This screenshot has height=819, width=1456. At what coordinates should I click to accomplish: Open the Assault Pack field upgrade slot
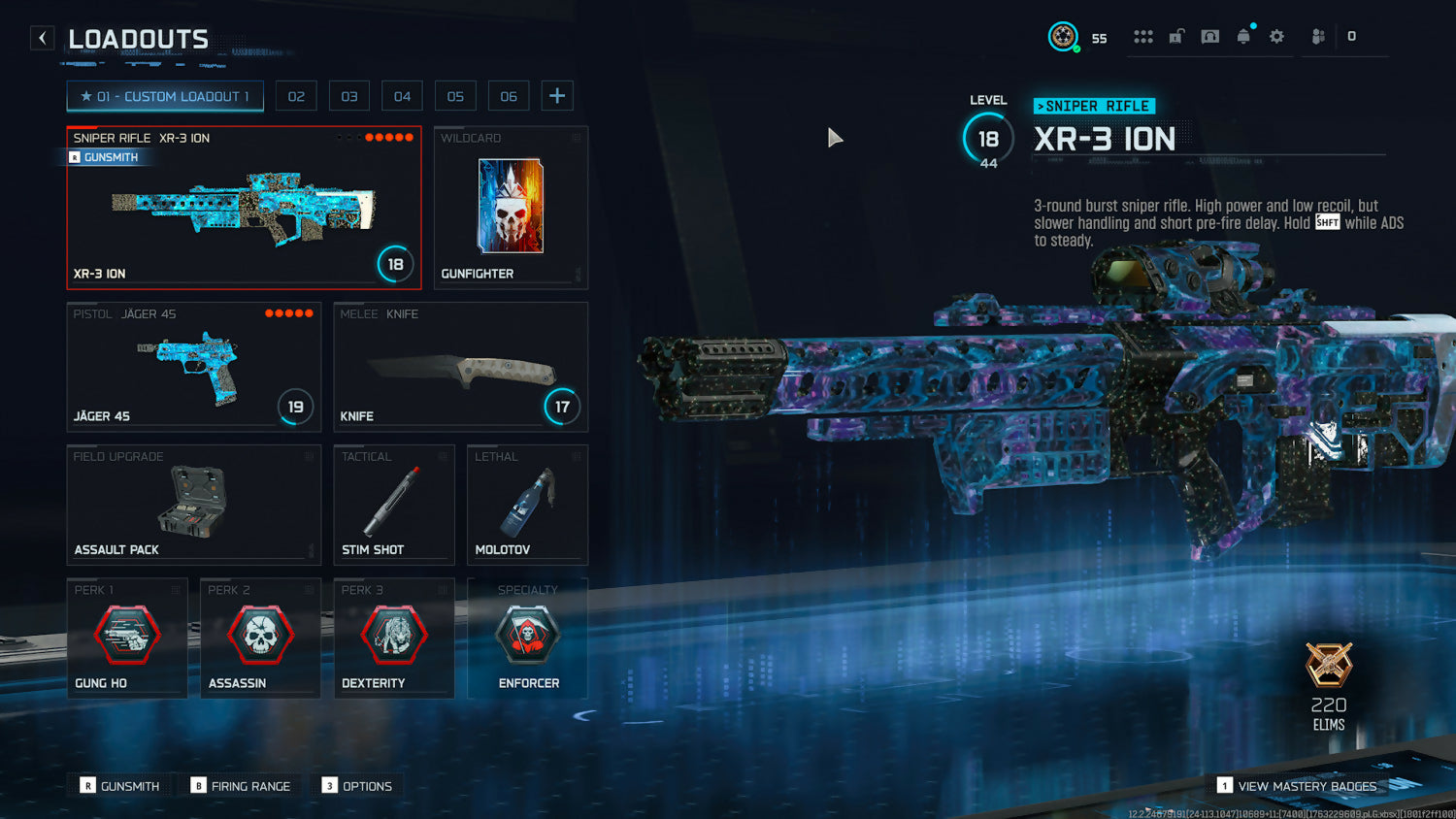point(193,505)
